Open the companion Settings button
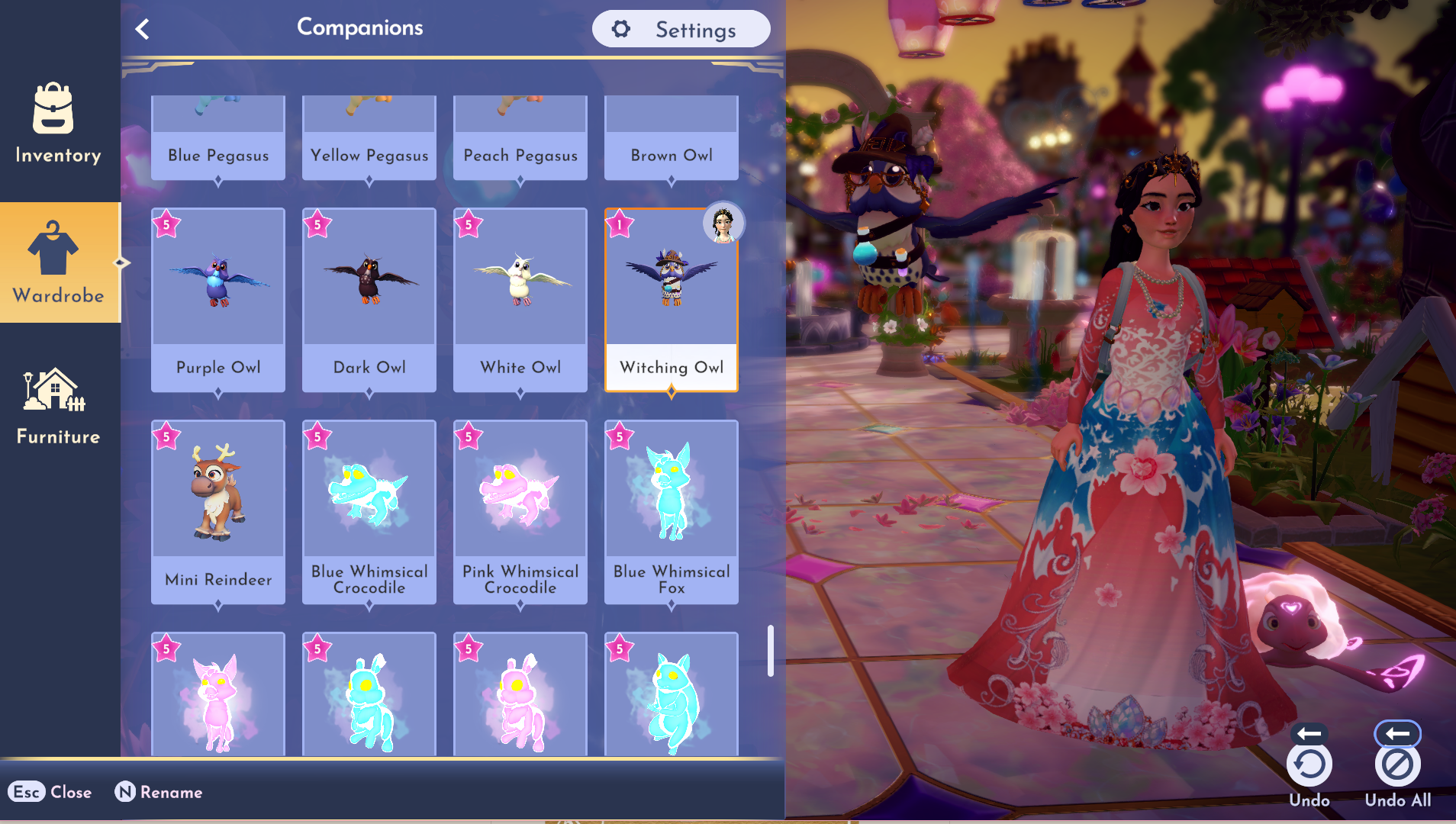 pos(681,29)
